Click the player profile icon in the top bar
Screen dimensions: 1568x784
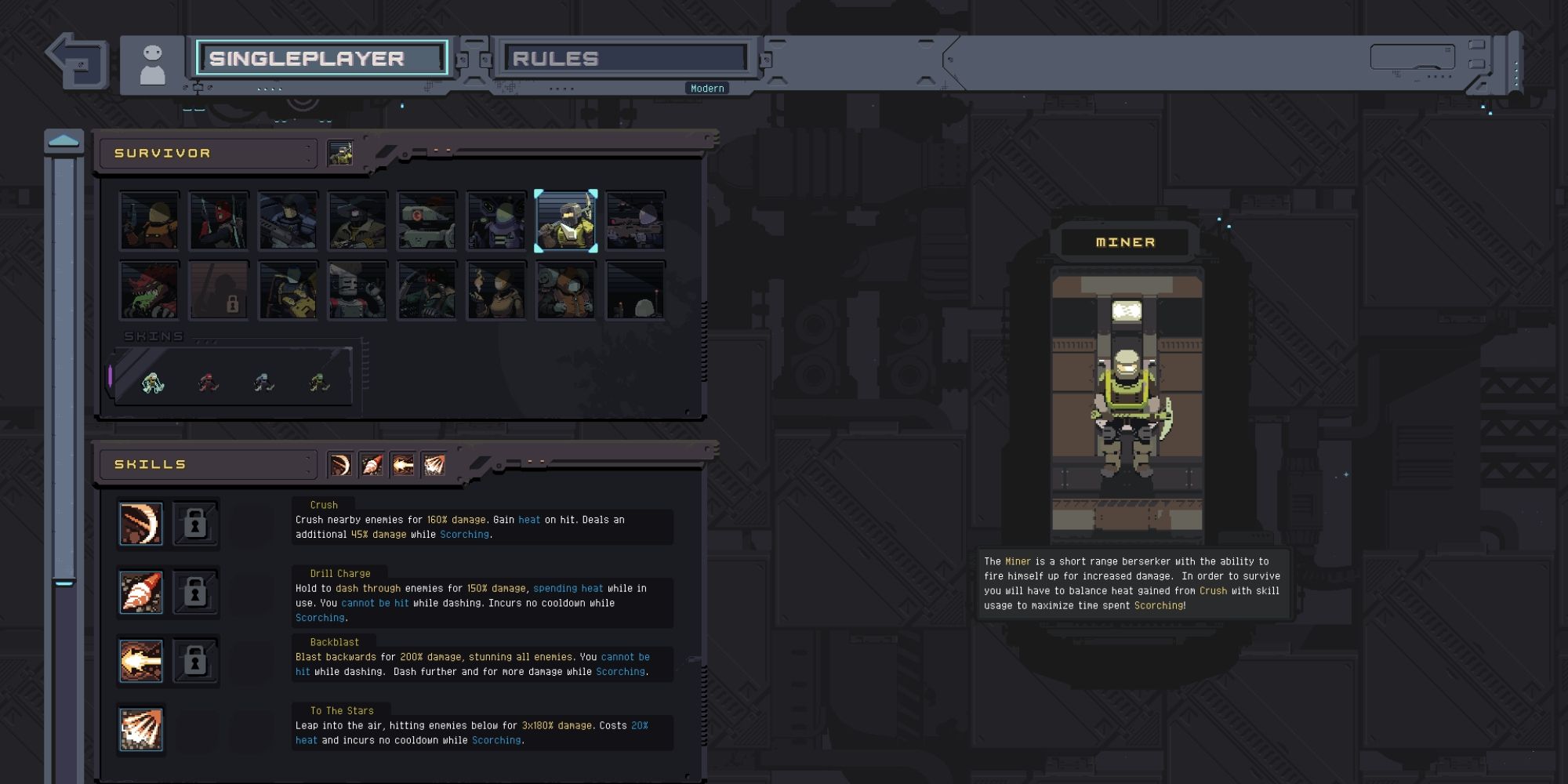151,62
